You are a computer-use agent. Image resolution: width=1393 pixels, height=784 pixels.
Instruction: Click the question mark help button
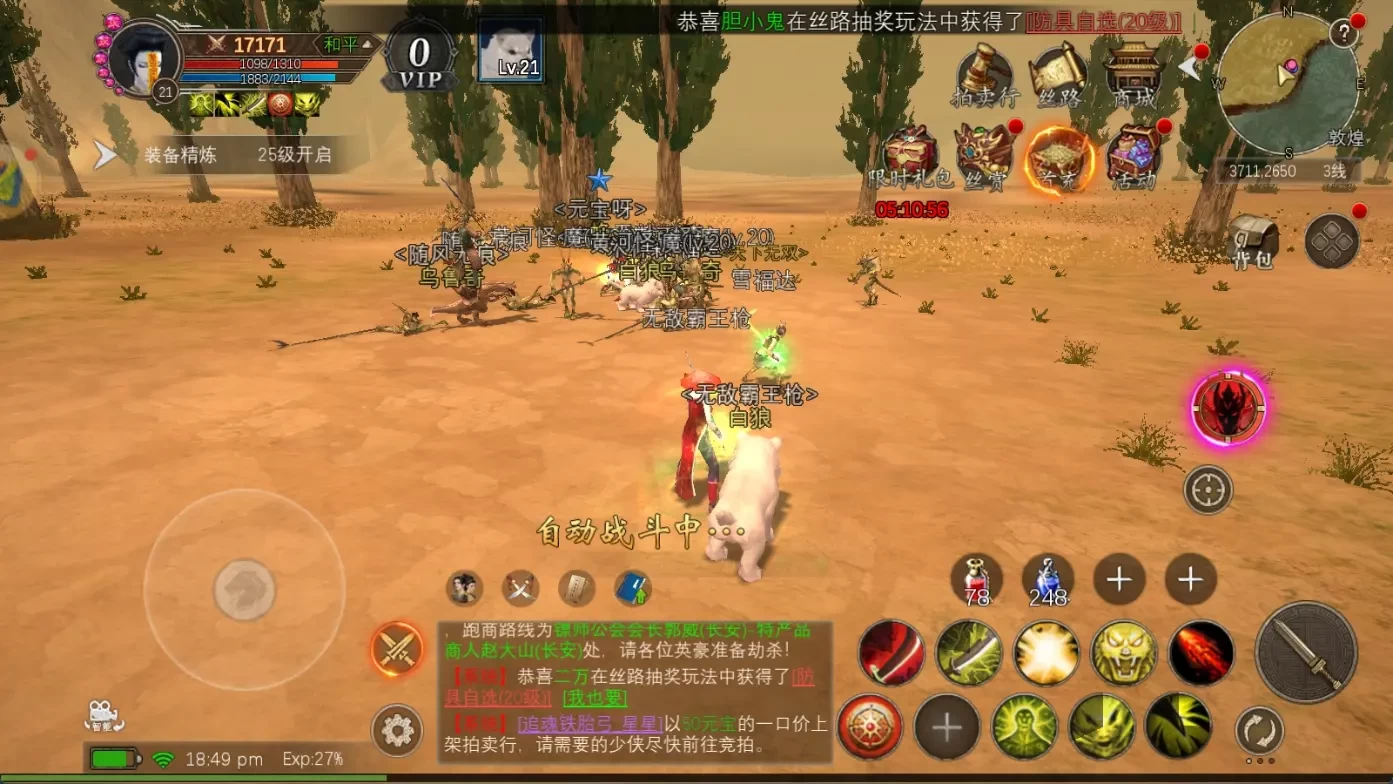1345,33
